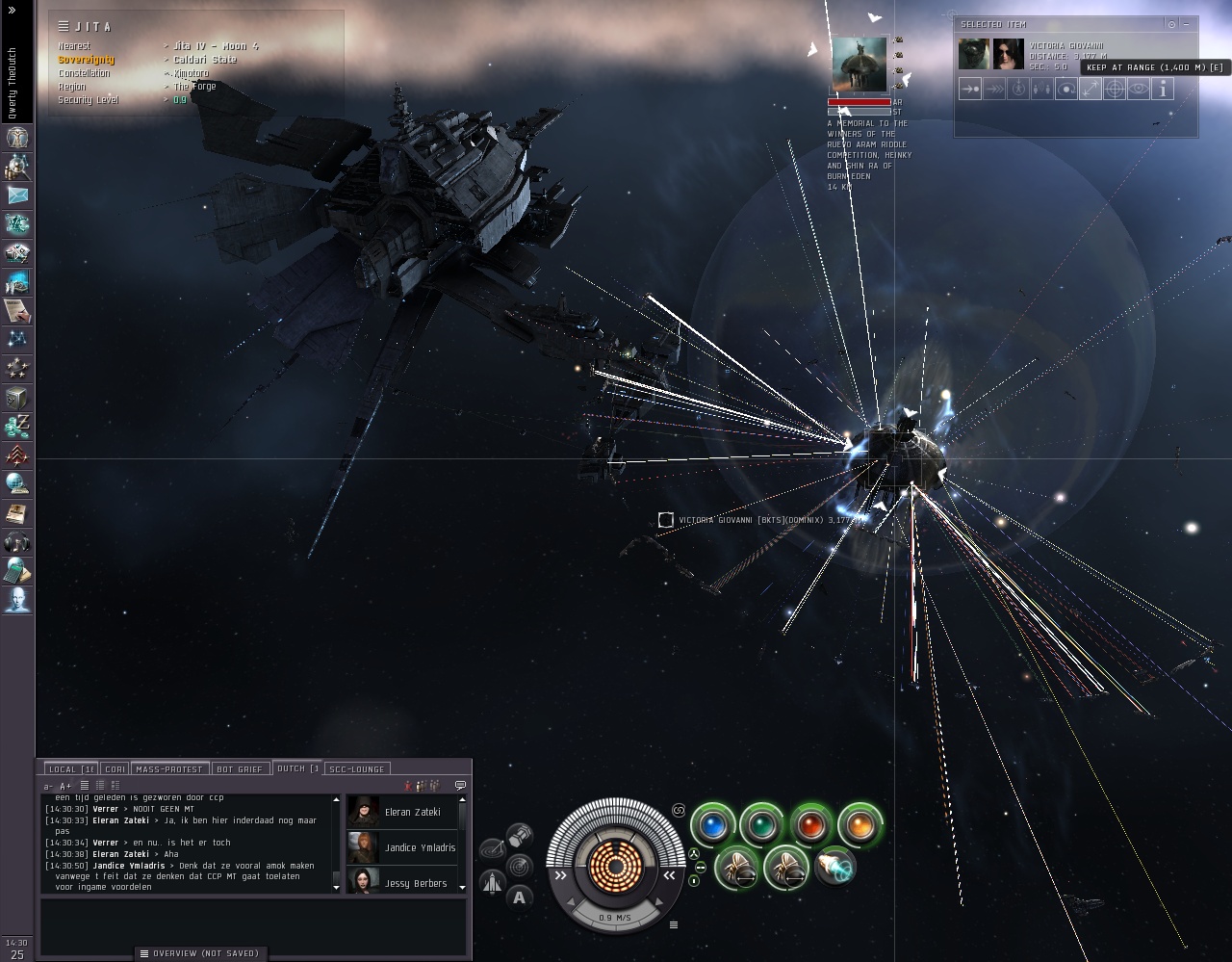Click the Keep at Range button
The height and width of the screenshot is (962, 1232).
[1090, 90]
